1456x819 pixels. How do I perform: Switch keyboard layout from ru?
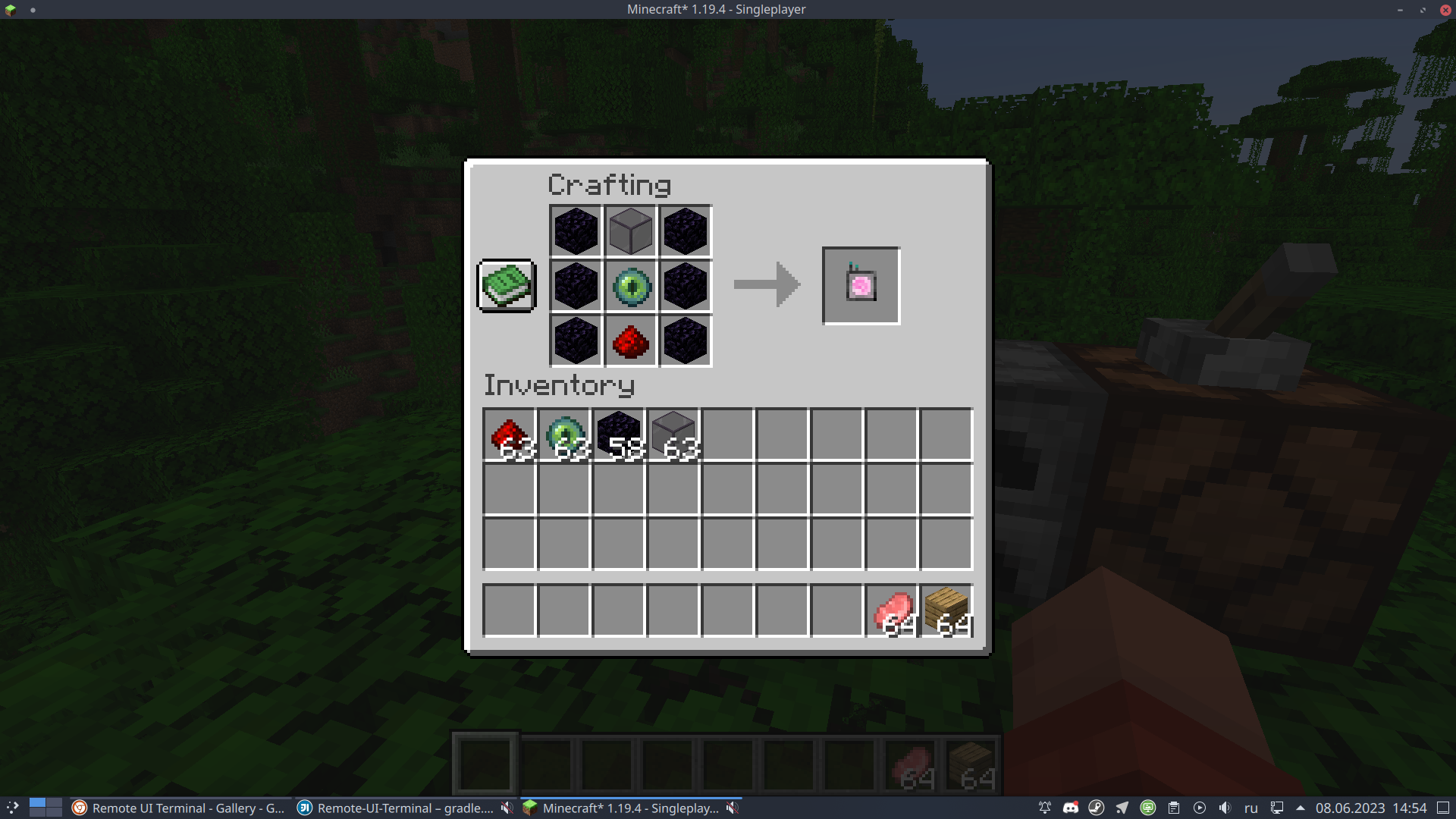click(x=1252, y=808)
